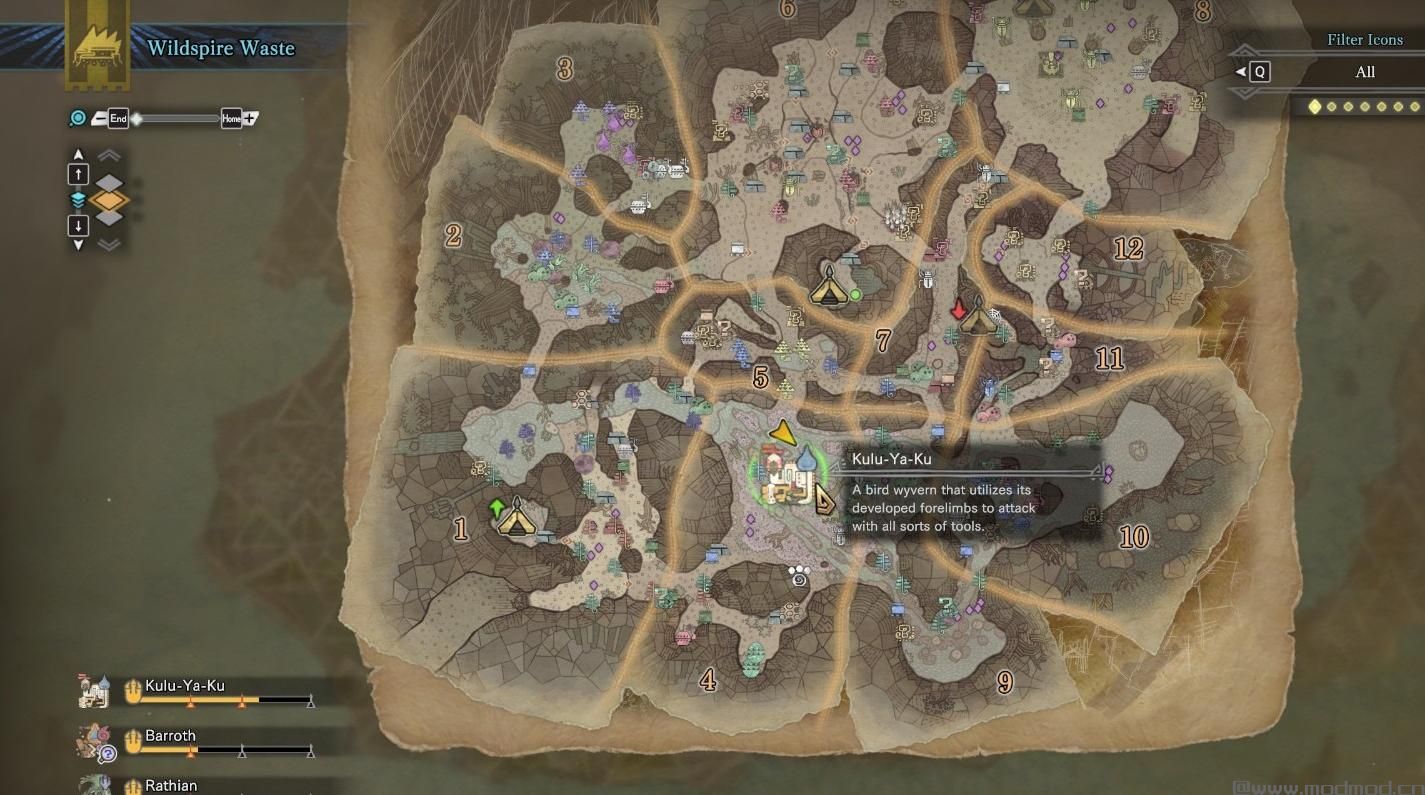Select the camp tent with green dot
This screenshot has height=795, width=1425.
tap(829, 287)
